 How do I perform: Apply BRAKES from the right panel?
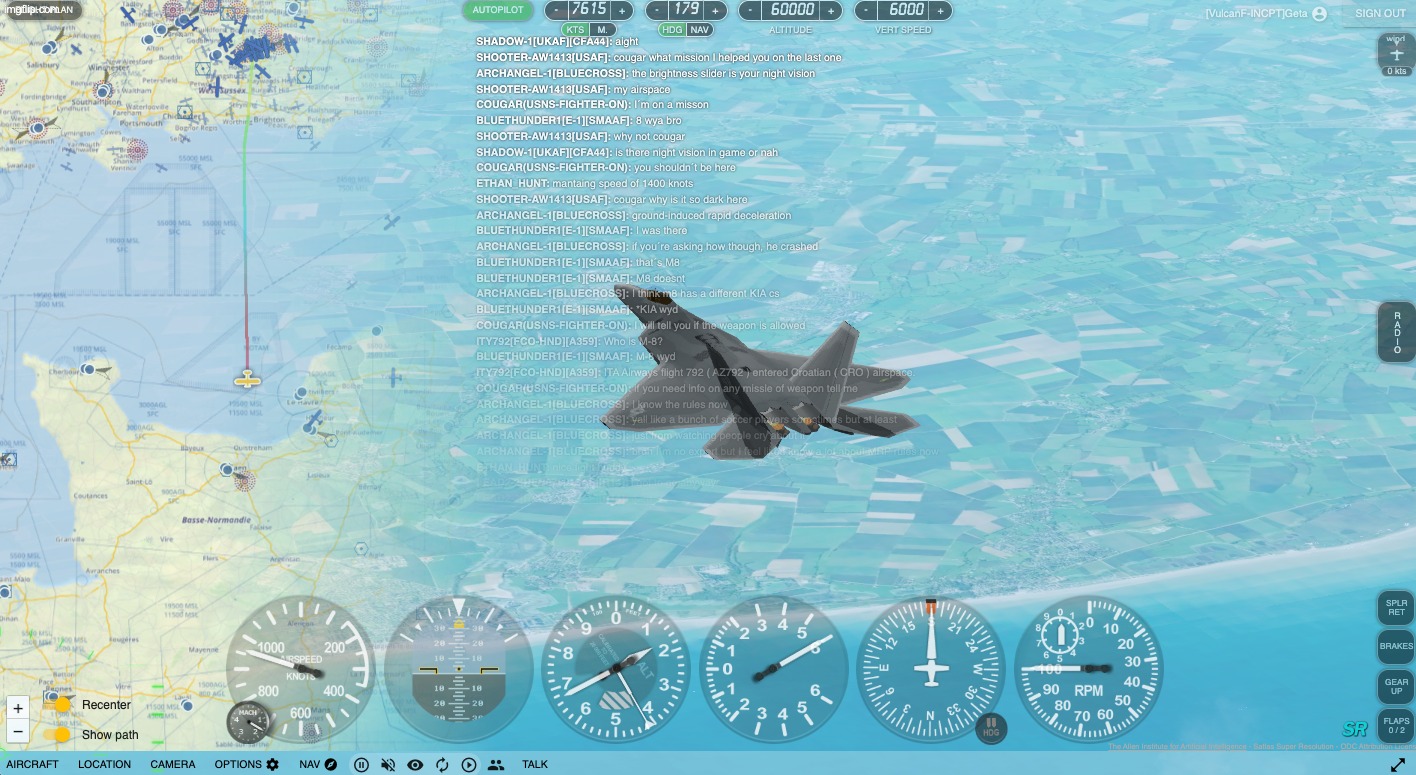1396,646
